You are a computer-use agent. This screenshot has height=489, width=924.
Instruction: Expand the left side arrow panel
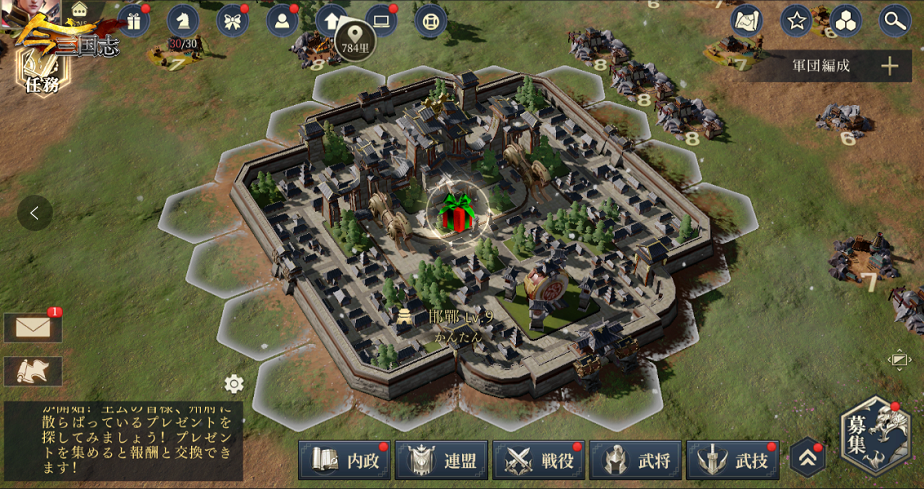coord(35,213)
